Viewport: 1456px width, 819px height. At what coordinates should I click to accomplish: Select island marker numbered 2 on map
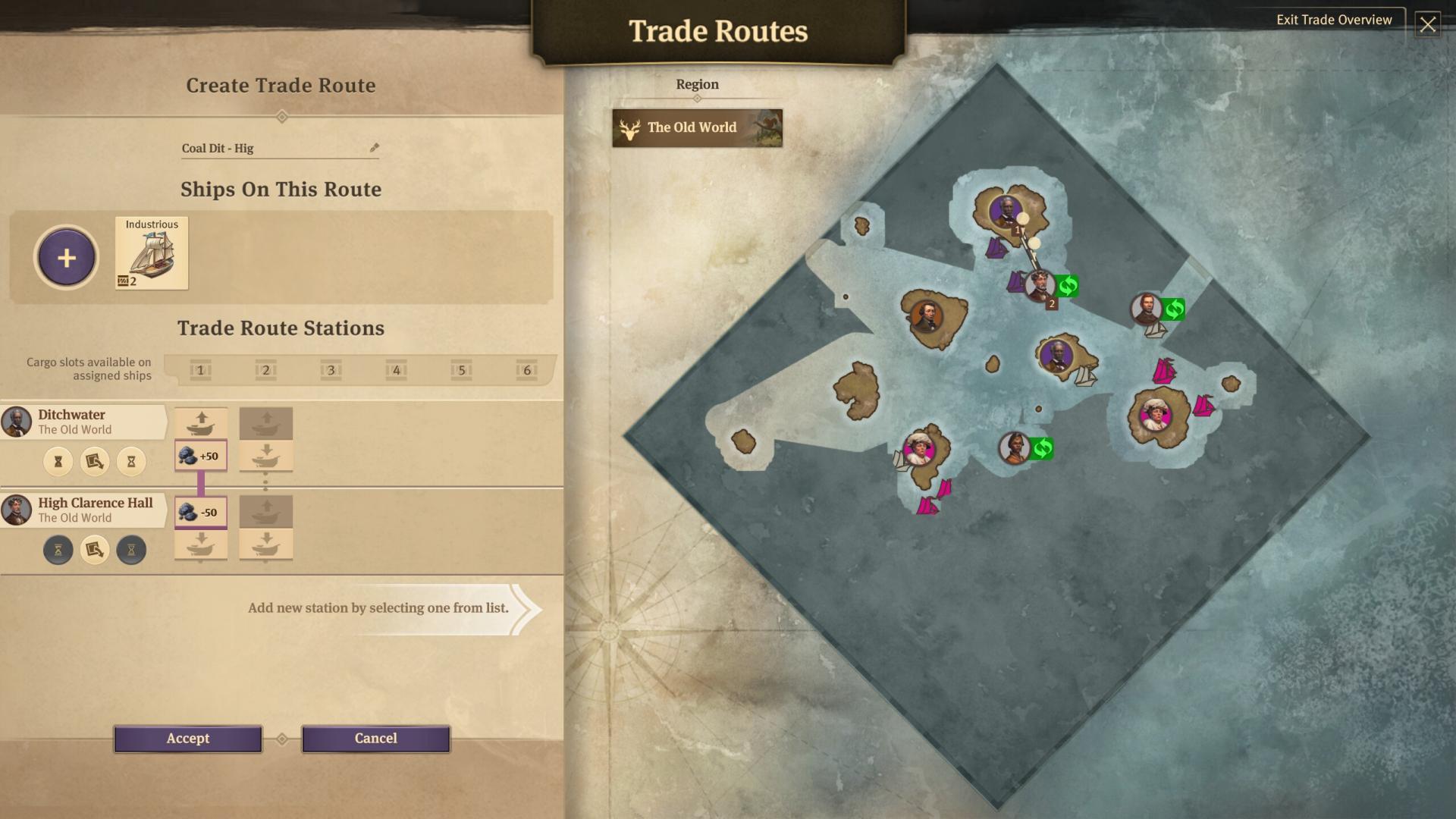click(x=1040, y=286)
